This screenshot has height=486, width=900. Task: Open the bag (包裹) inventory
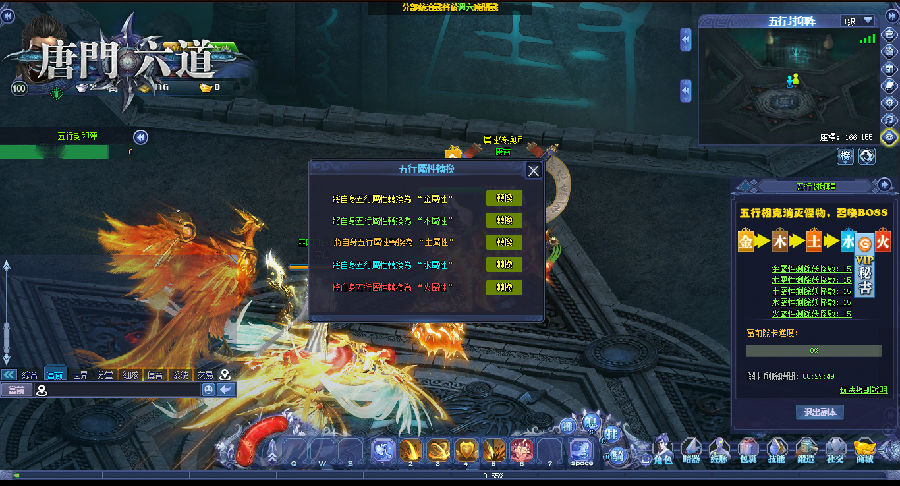pos(748,451)
